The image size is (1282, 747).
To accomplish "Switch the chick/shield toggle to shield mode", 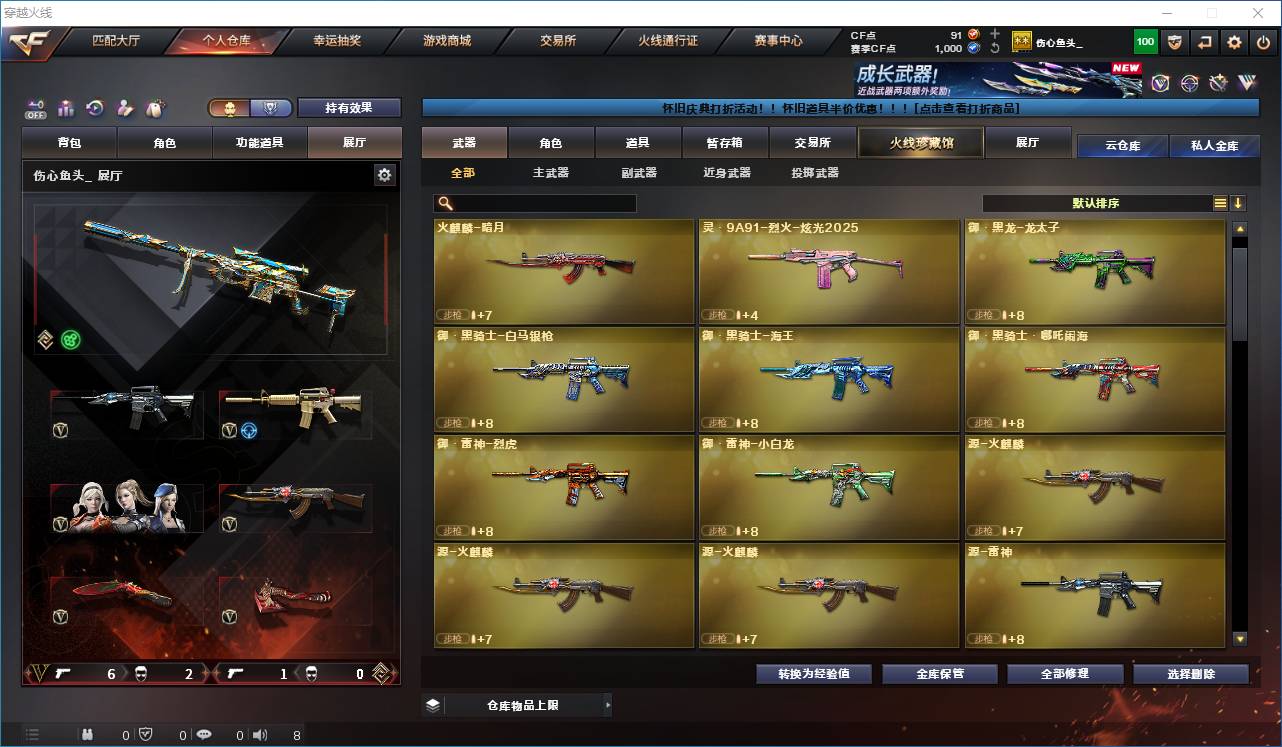I will click(x=271, y=108).
